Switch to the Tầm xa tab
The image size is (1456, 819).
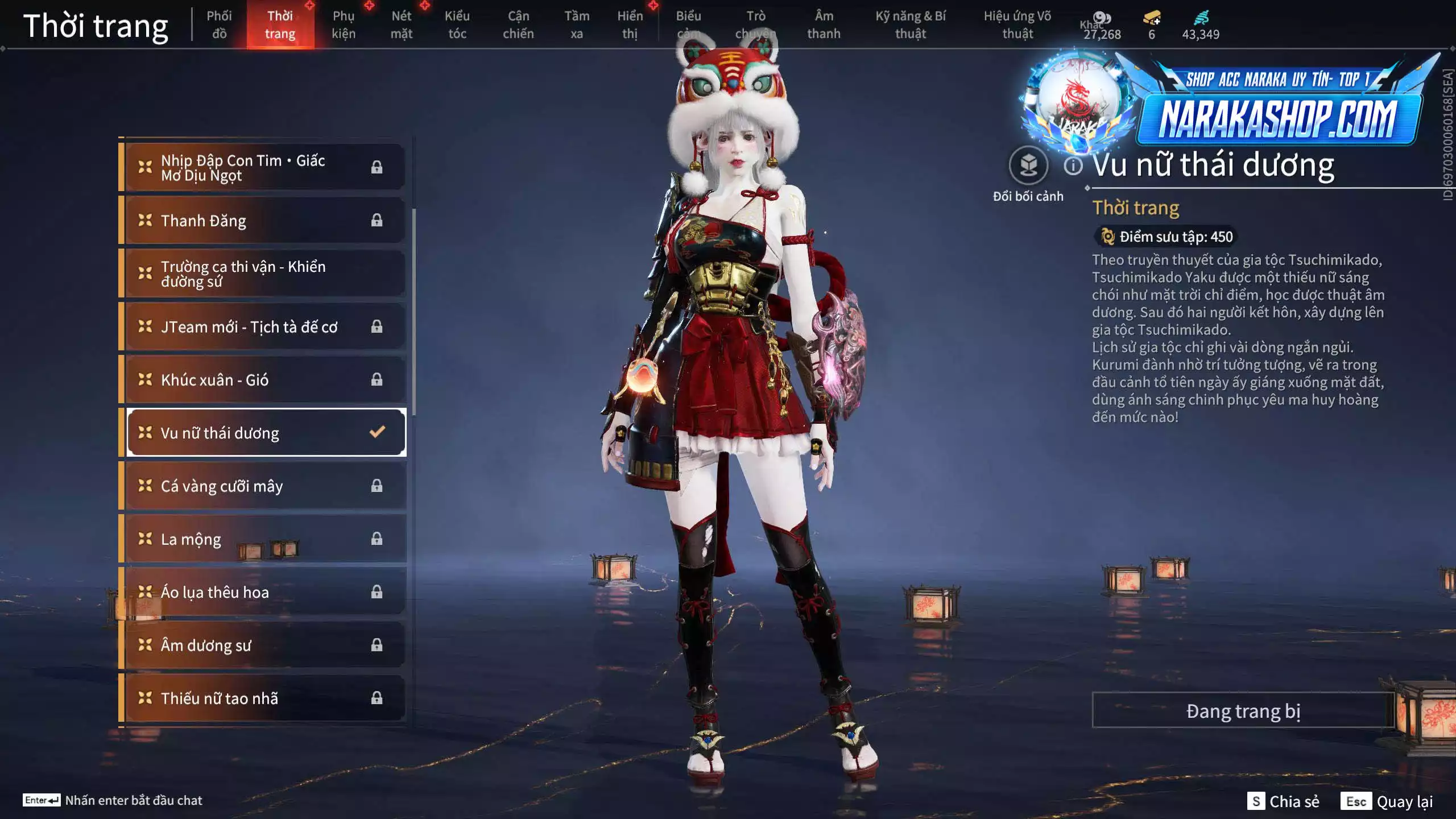[x=576, y=25]
